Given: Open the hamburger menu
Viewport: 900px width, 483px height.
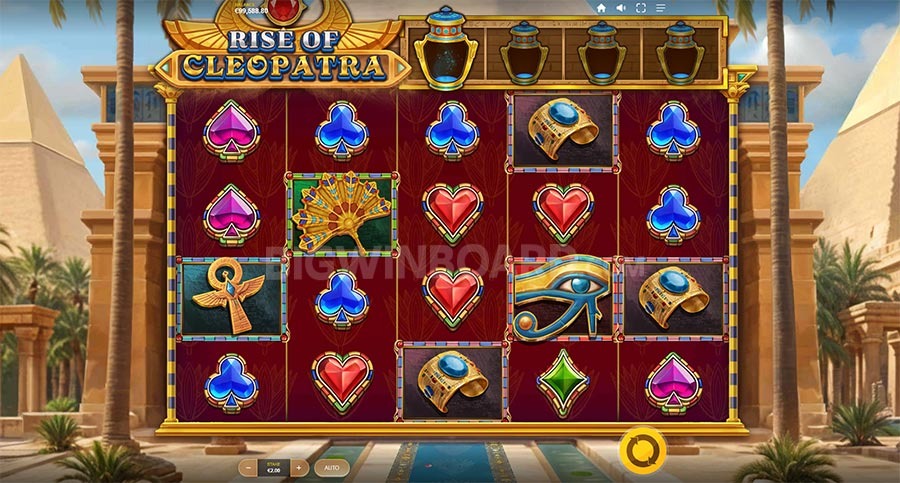Looking at the screenshot, I should click(x=660, y=8).
